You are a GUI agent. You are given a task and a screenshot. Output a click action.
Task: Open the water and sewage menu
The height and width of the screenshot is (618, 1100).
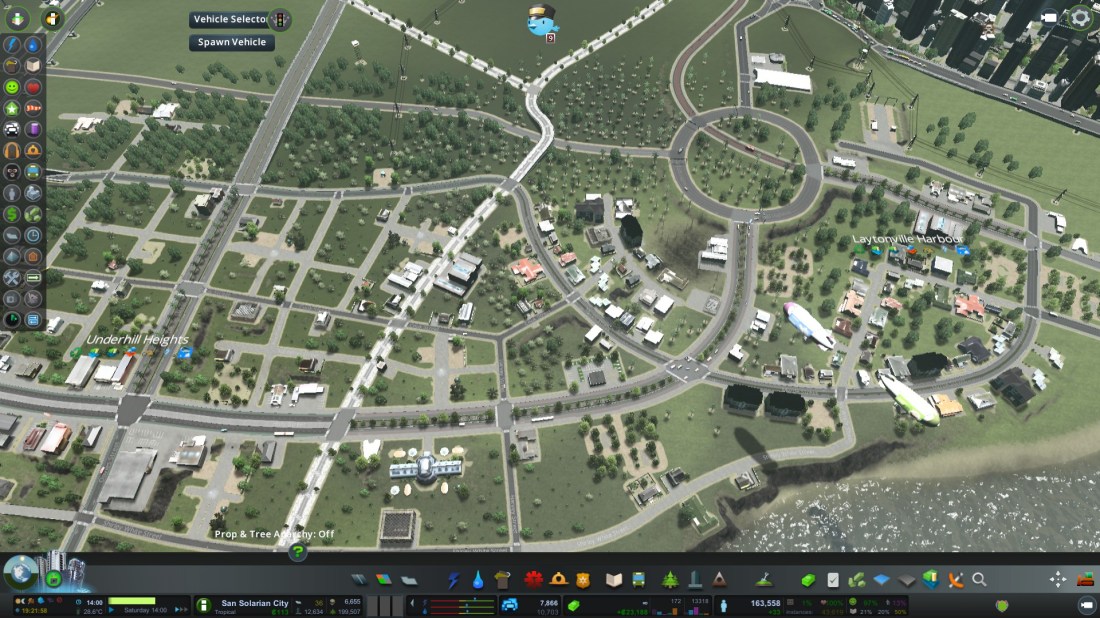coord(478,580)
